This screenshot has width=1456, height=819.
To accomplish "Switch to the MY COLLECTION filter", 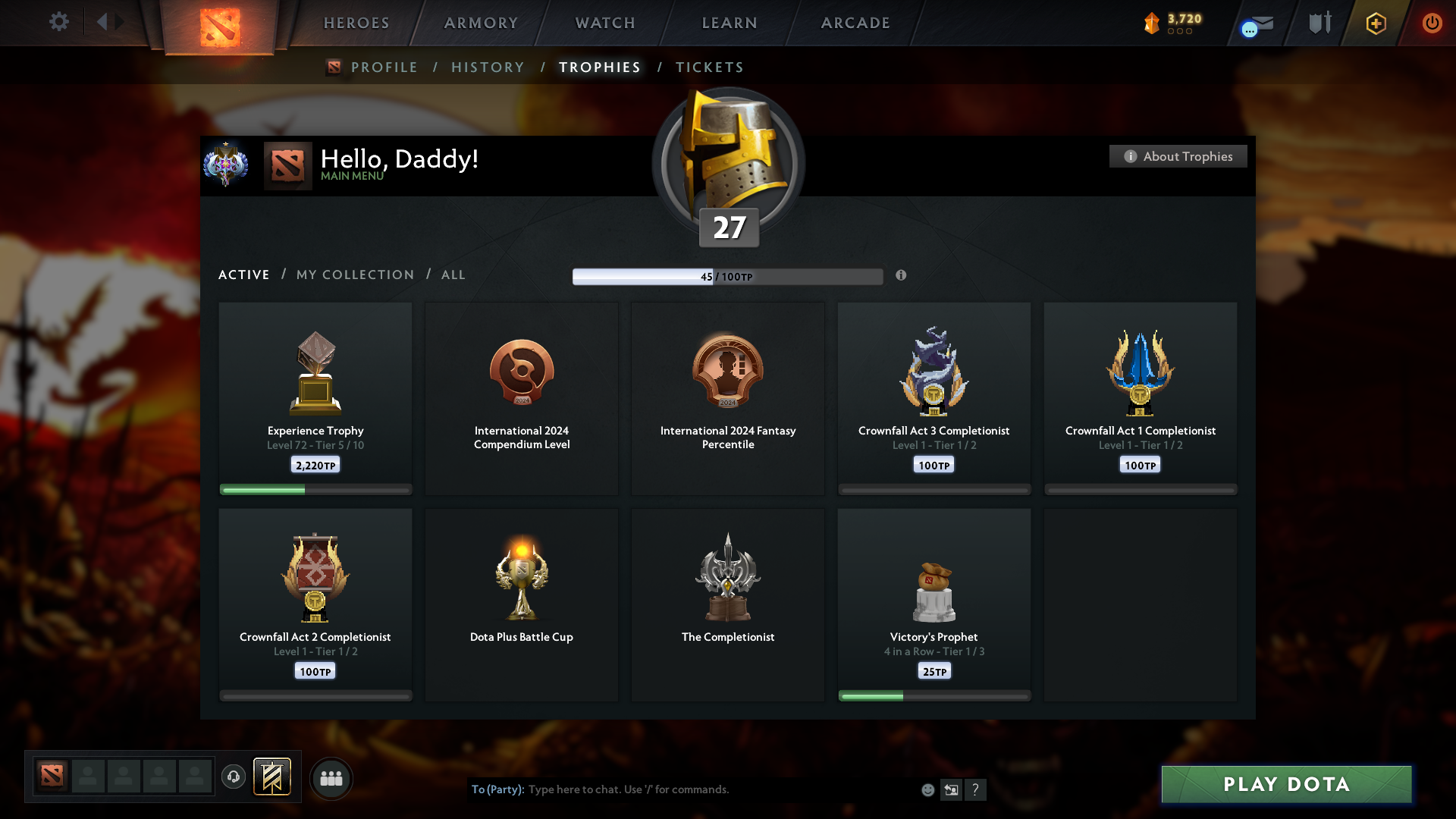I will (x=354, y=275).
